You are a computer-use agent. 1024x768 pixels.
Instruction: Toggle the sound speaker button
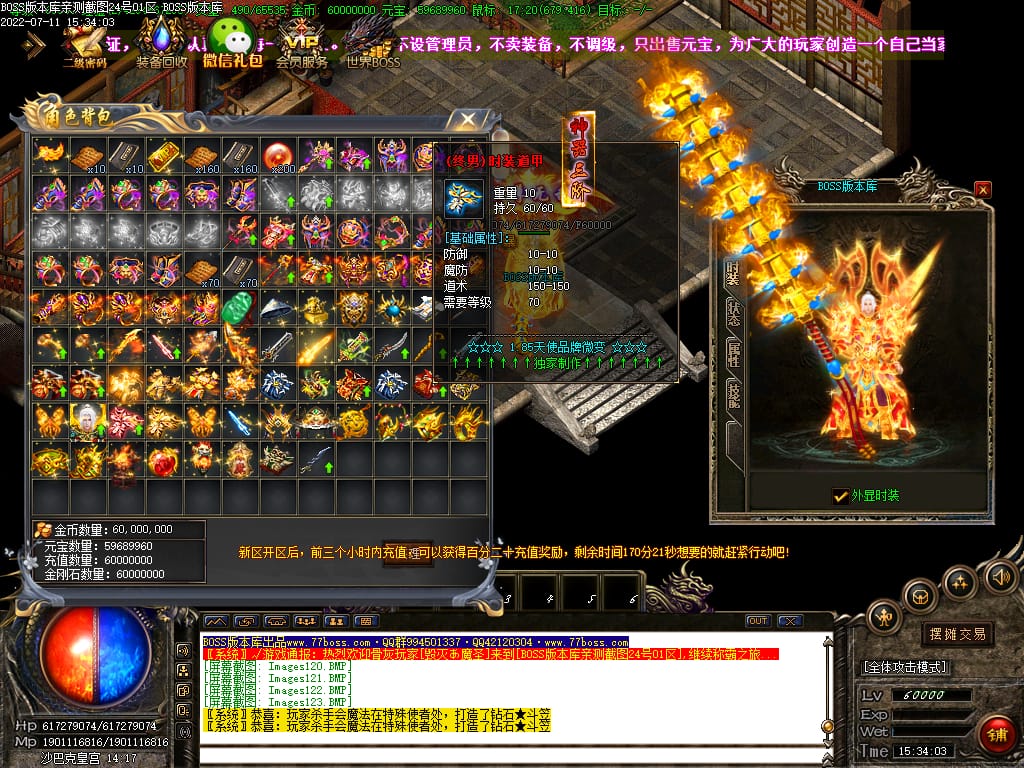pyautogui.click(x=999, y=577)
